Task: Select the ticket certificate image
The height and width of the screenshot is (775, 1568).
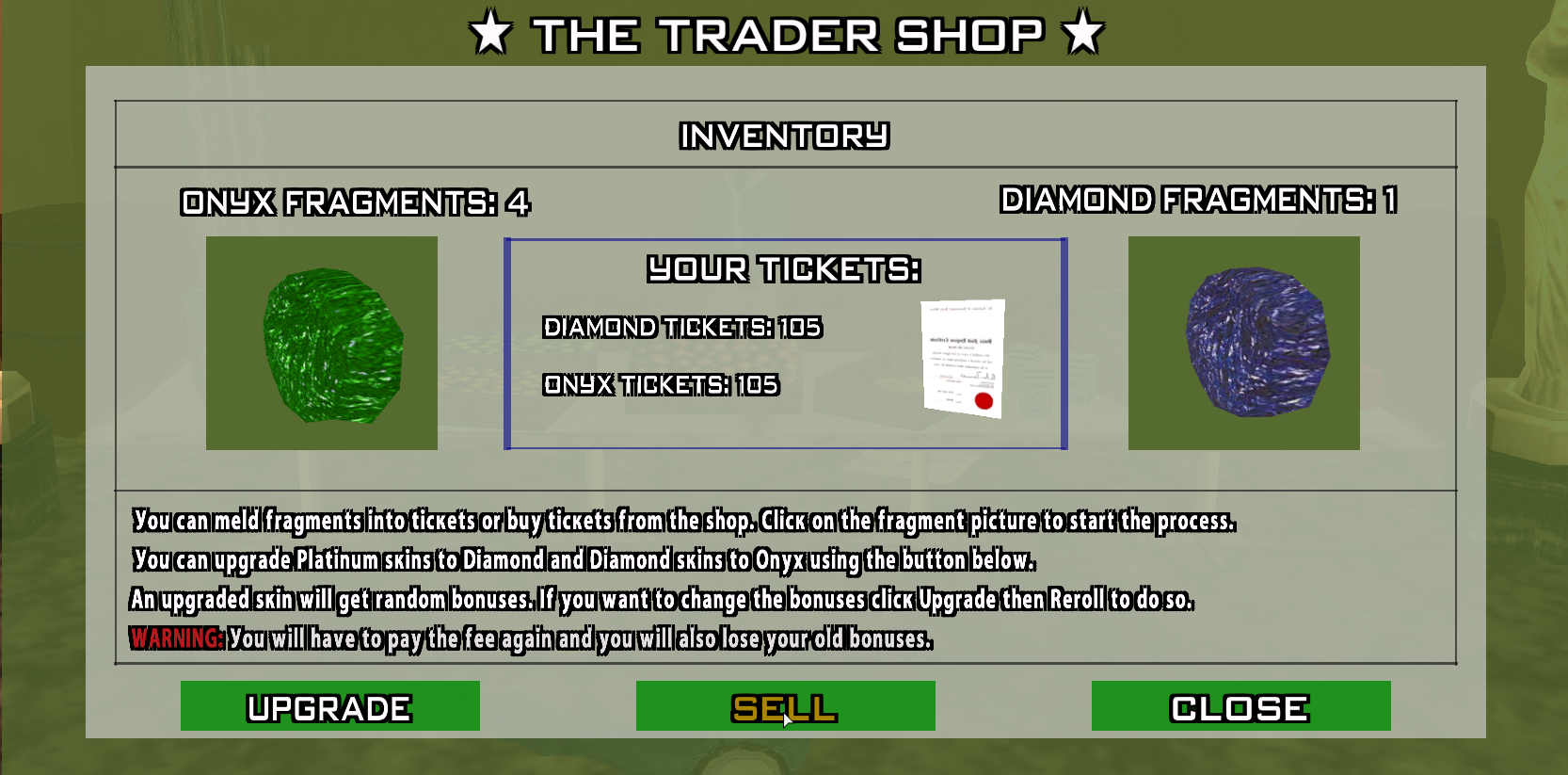Action: click(x=960, y=358)
